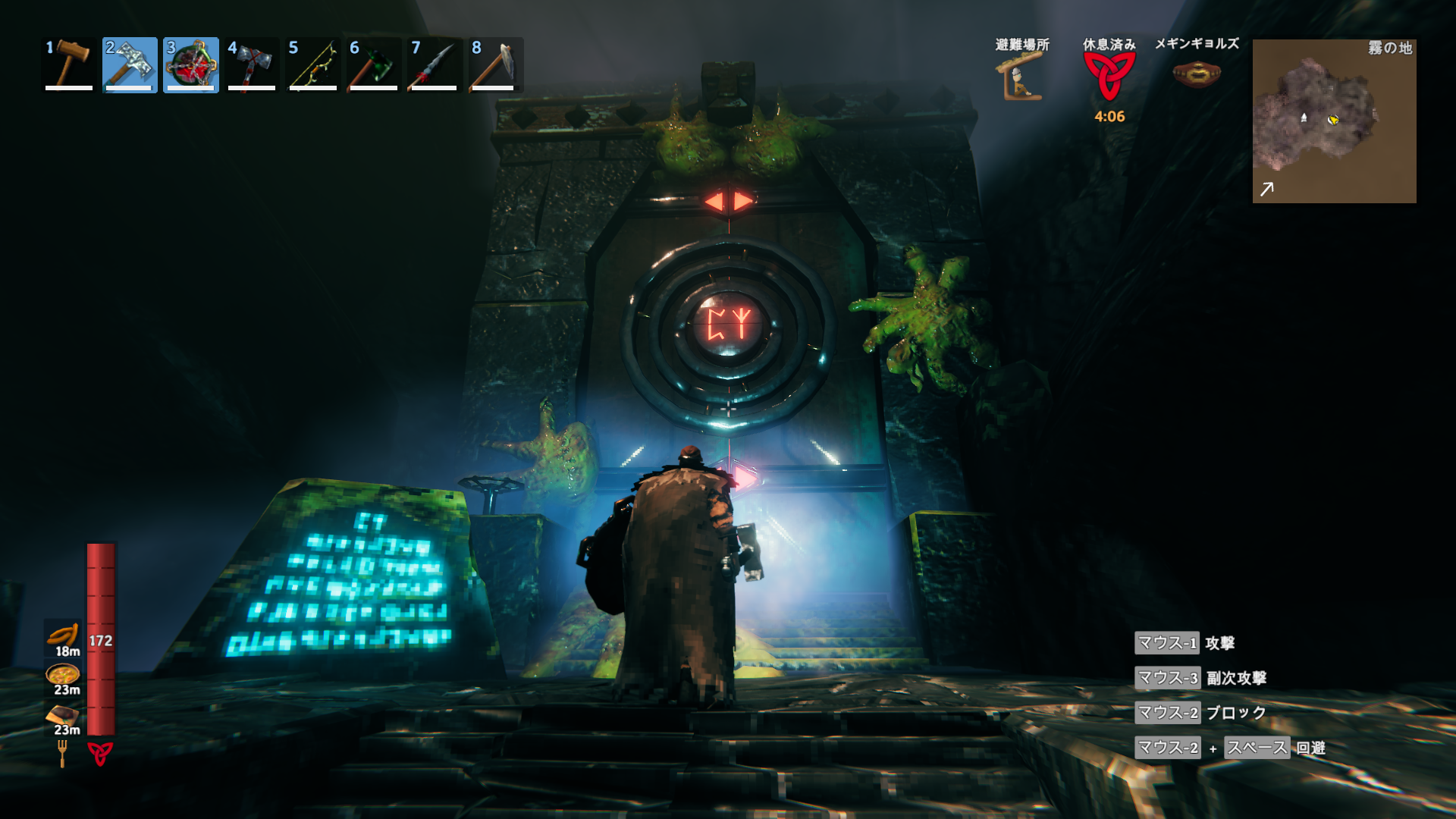Equip the green-bladed axe in slot 6

click(x=373, y=64)
